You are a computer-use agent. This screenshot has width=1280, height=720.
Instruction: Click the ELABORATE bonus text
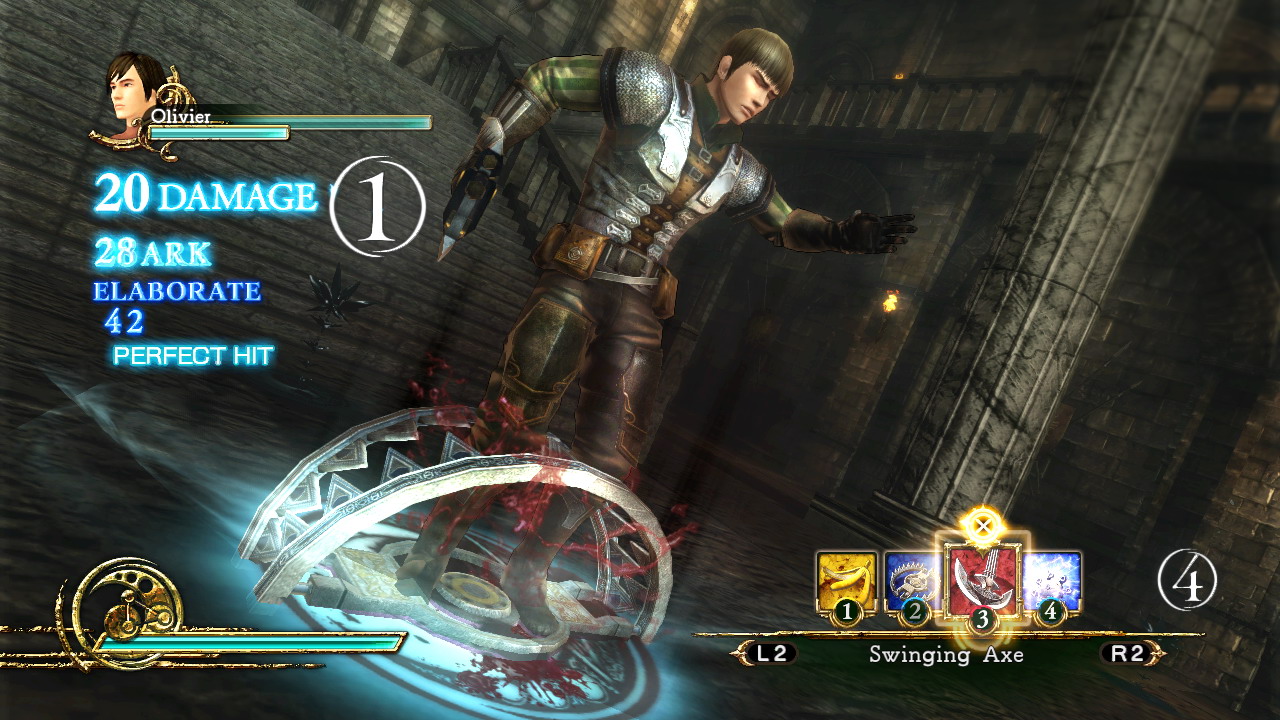[175, 291]
